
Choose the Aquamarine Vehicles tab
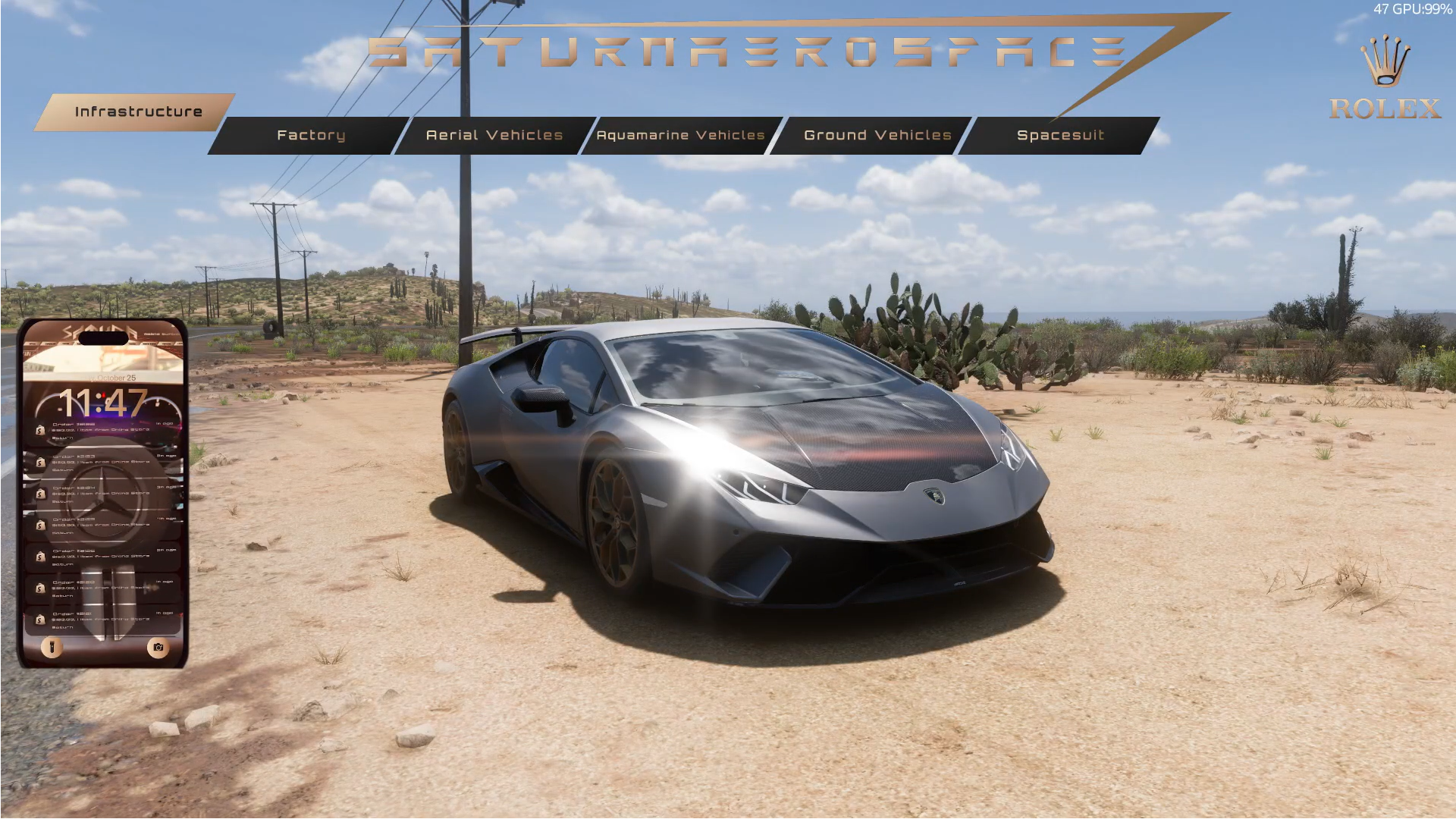click(680, 136)
